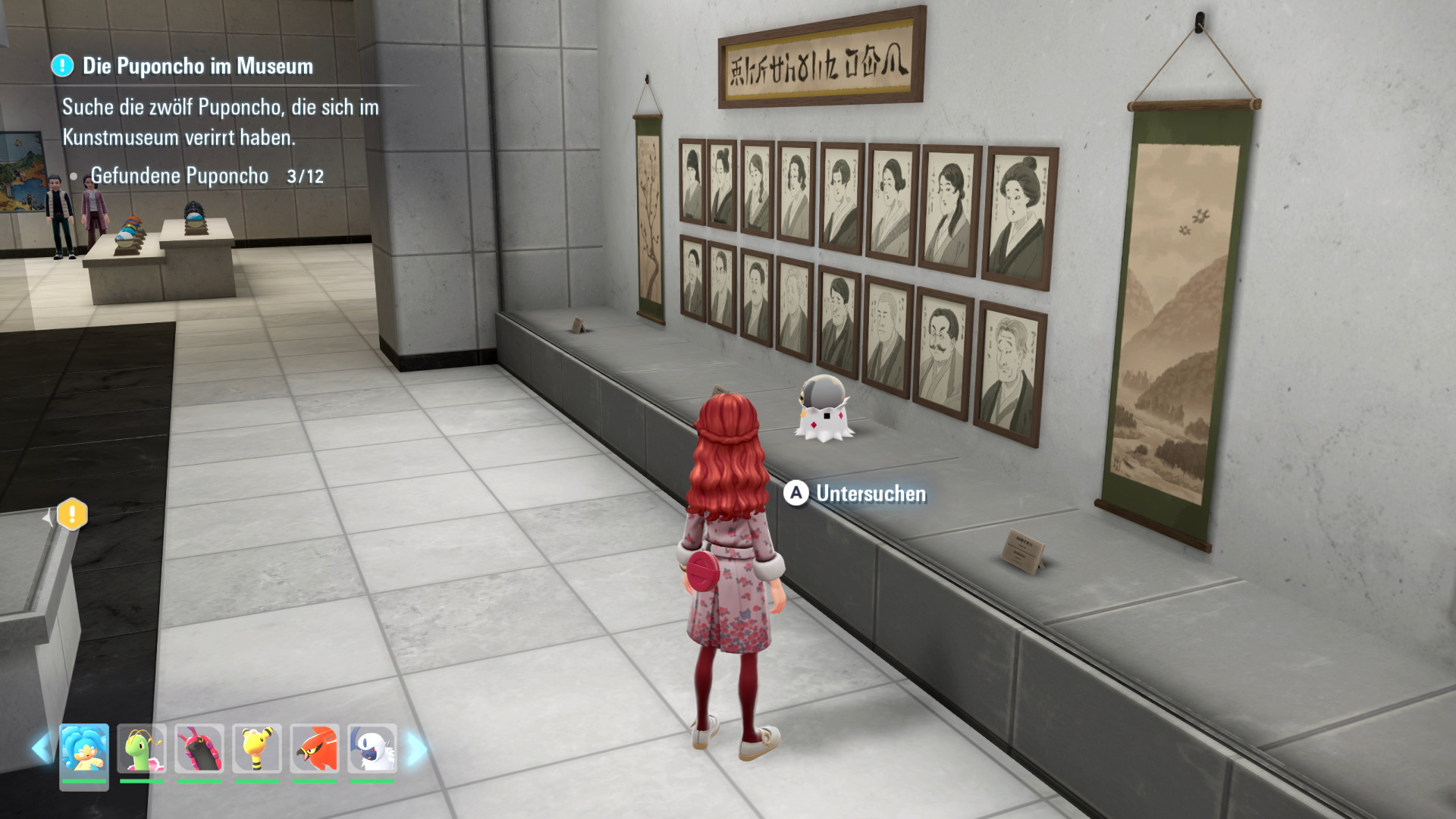Choose Meganium in the party bar
1456x819 pixels.
(142, 750)
